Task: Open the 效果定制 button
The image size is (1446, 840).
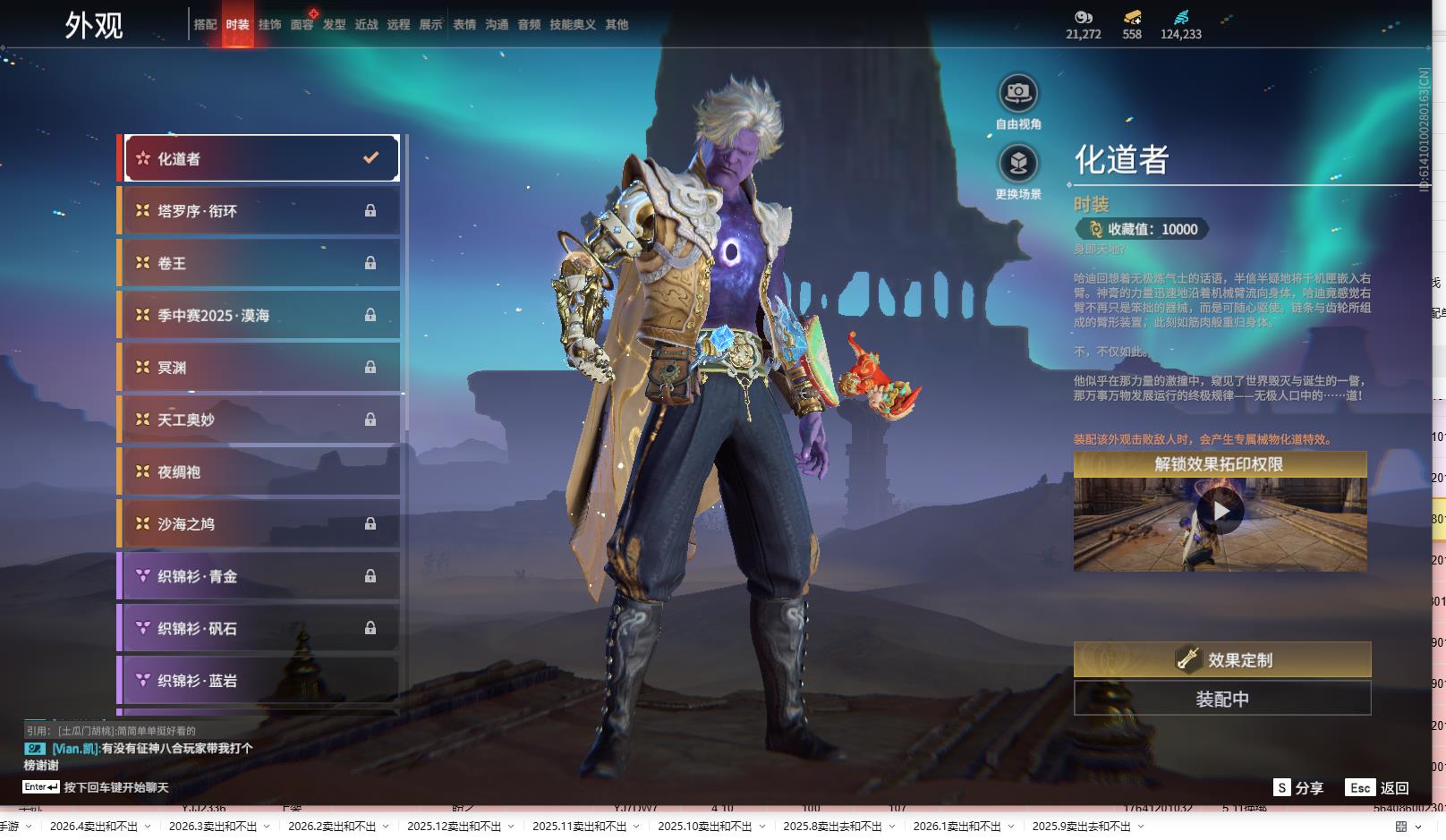Action: 1222,660
